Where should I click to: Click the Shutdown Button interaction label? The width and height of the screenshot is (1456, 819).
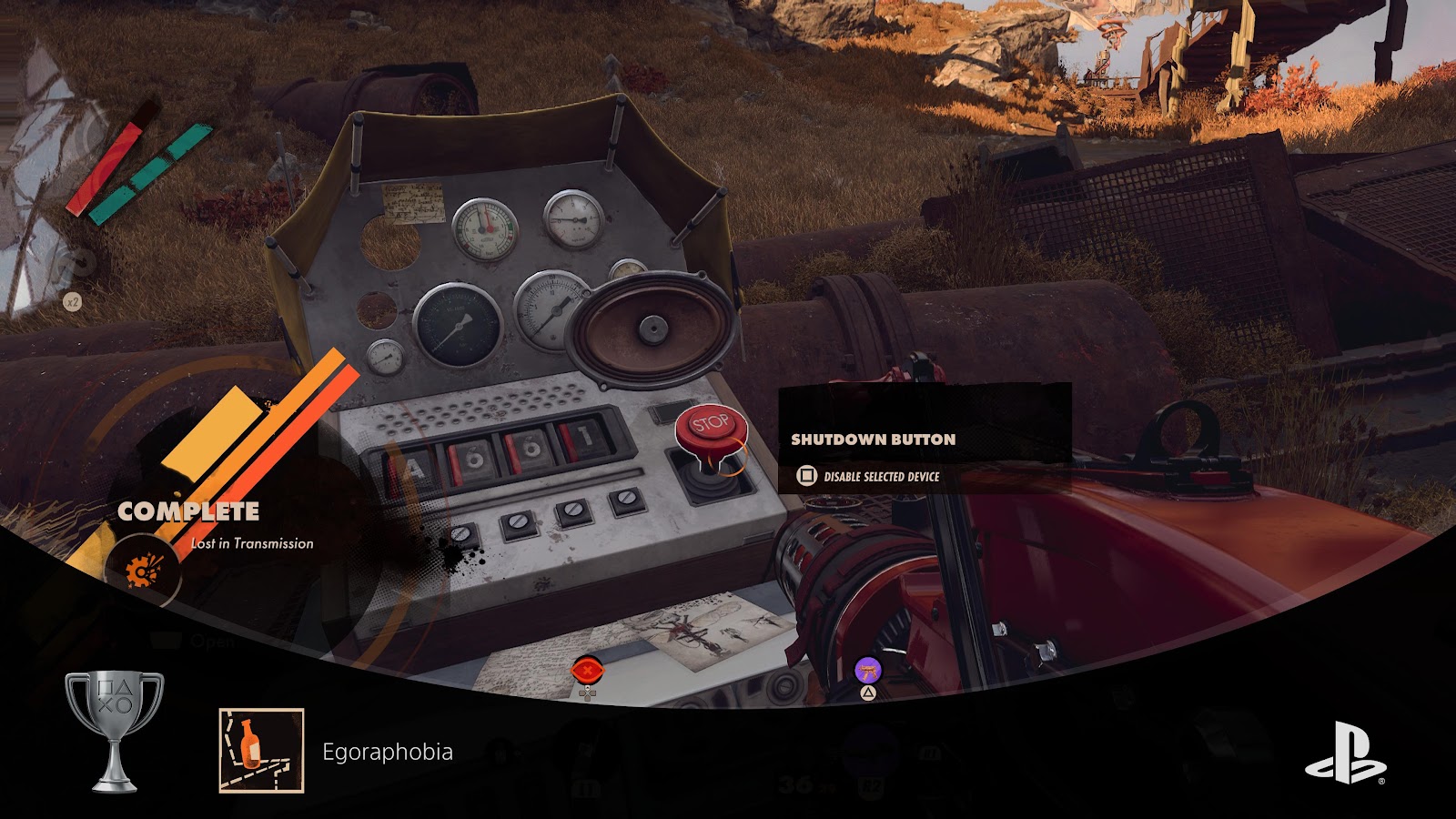873,440
